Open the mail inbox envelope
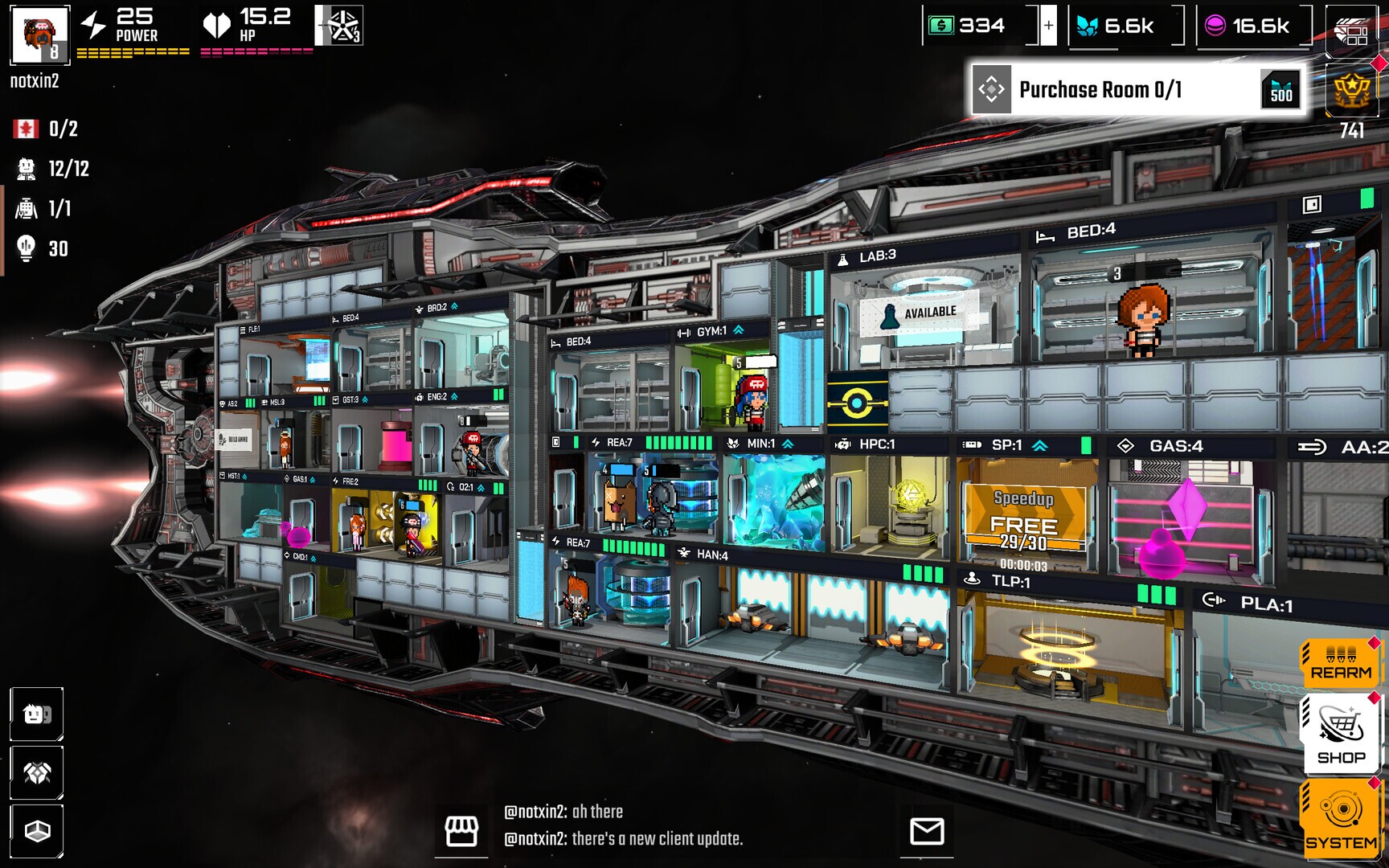Viewport: 1389px width, 868px height. (927, 831)
